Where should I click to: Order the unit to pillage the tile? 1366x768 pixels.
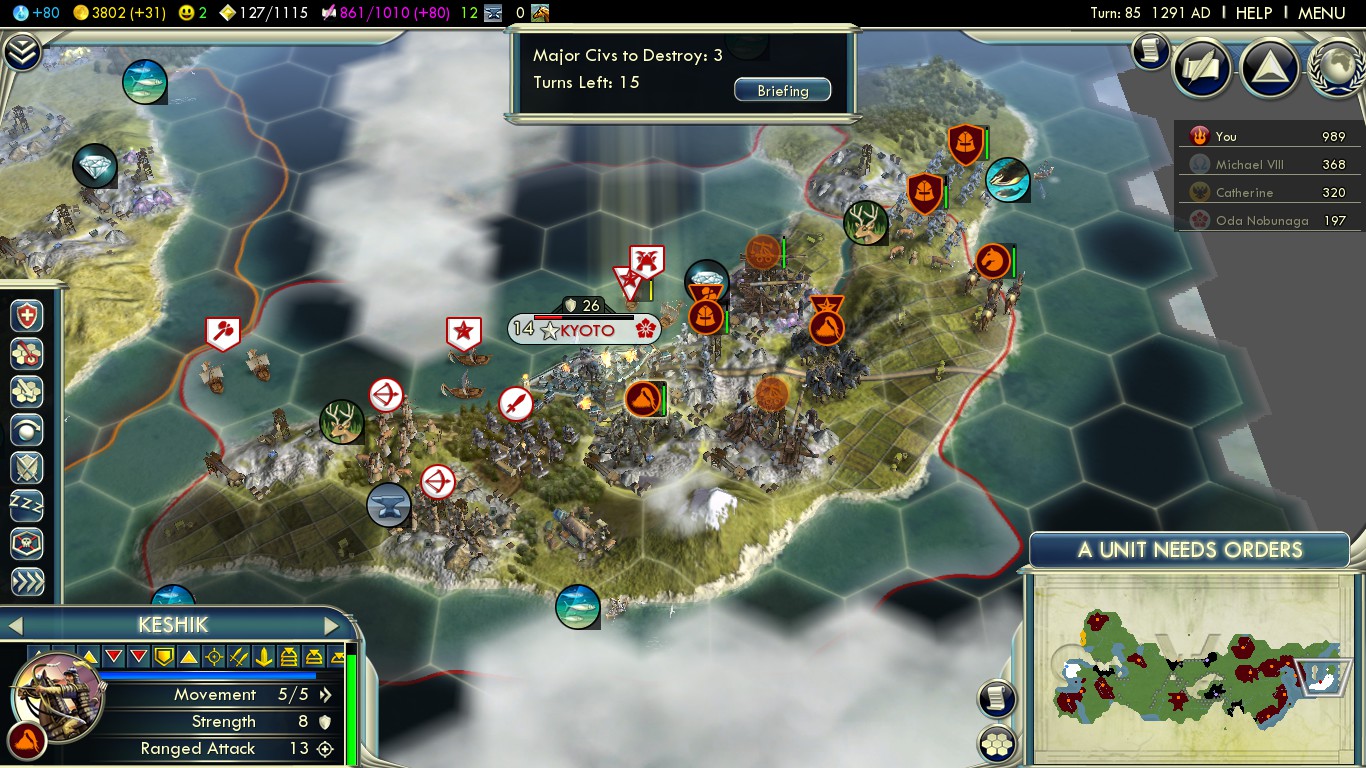tap(27, 392)
